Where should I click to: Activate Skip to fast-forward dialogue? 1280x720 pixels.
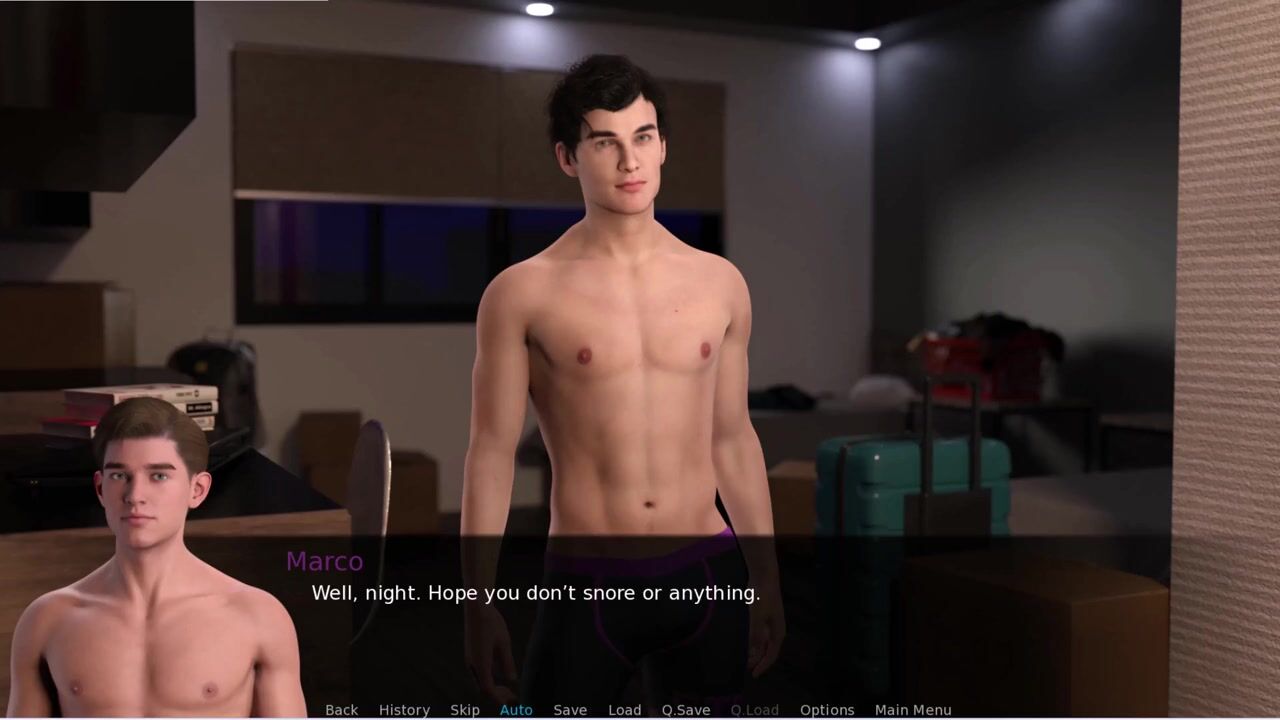pos(465,710)
